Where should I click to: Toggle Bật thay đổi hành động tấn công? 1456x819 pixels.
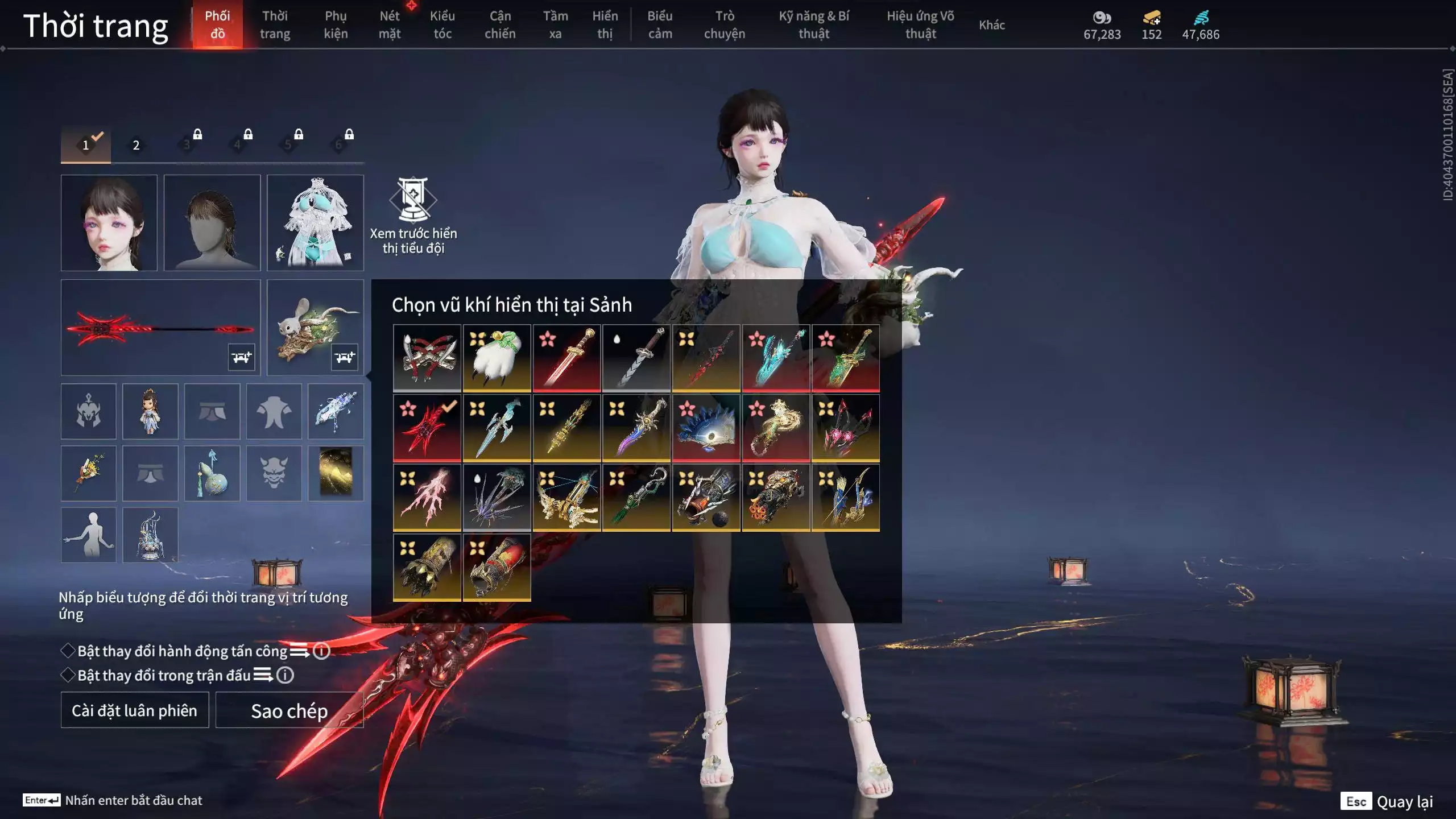pyautogui.click(x=68, y=651)
